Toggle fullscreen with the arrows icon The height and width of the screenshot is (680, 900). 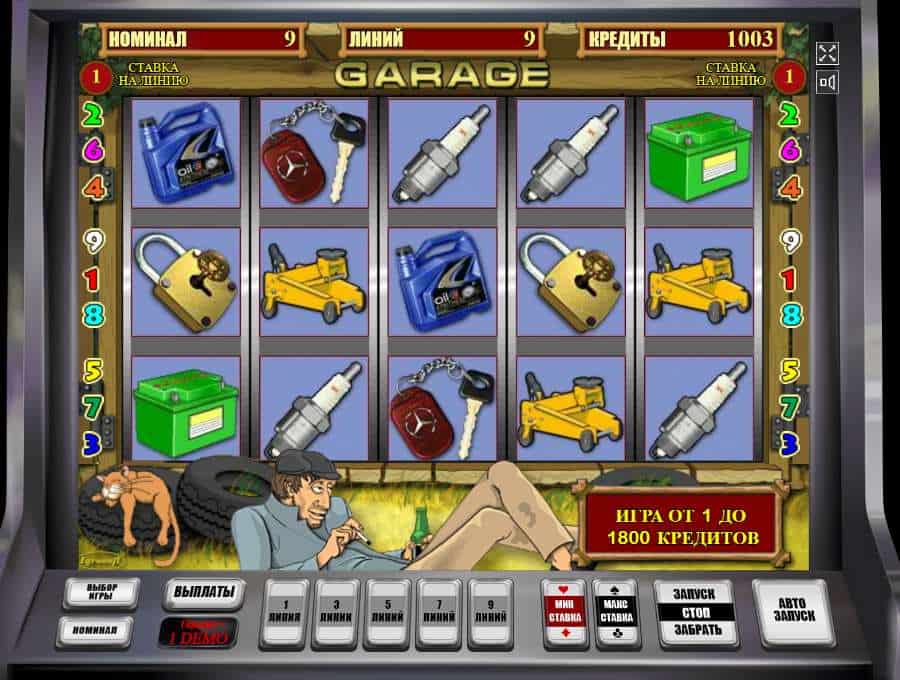click(827, 52)
